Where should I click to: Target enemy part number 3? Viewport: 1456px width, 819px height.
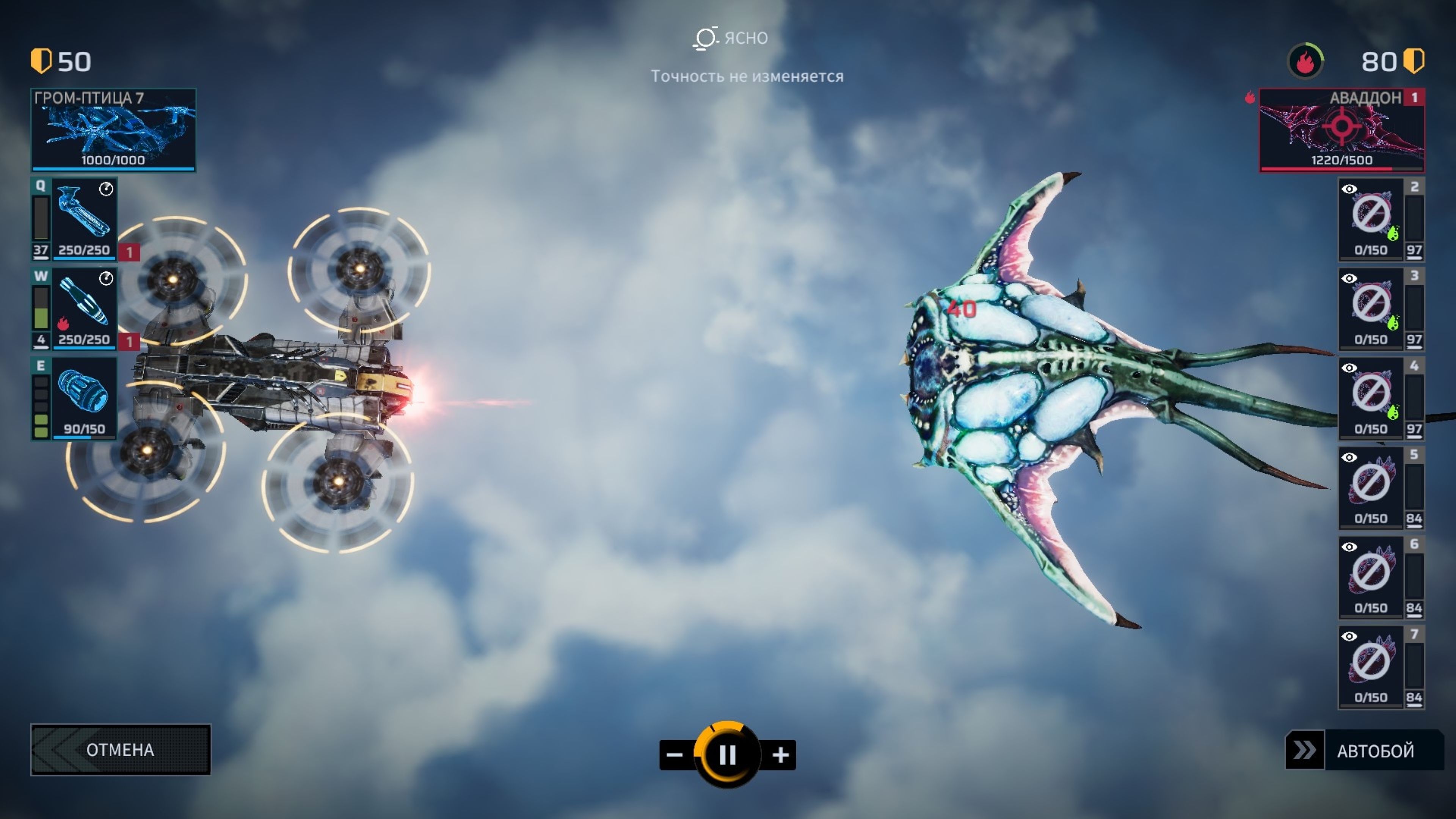coord(1371,309)
